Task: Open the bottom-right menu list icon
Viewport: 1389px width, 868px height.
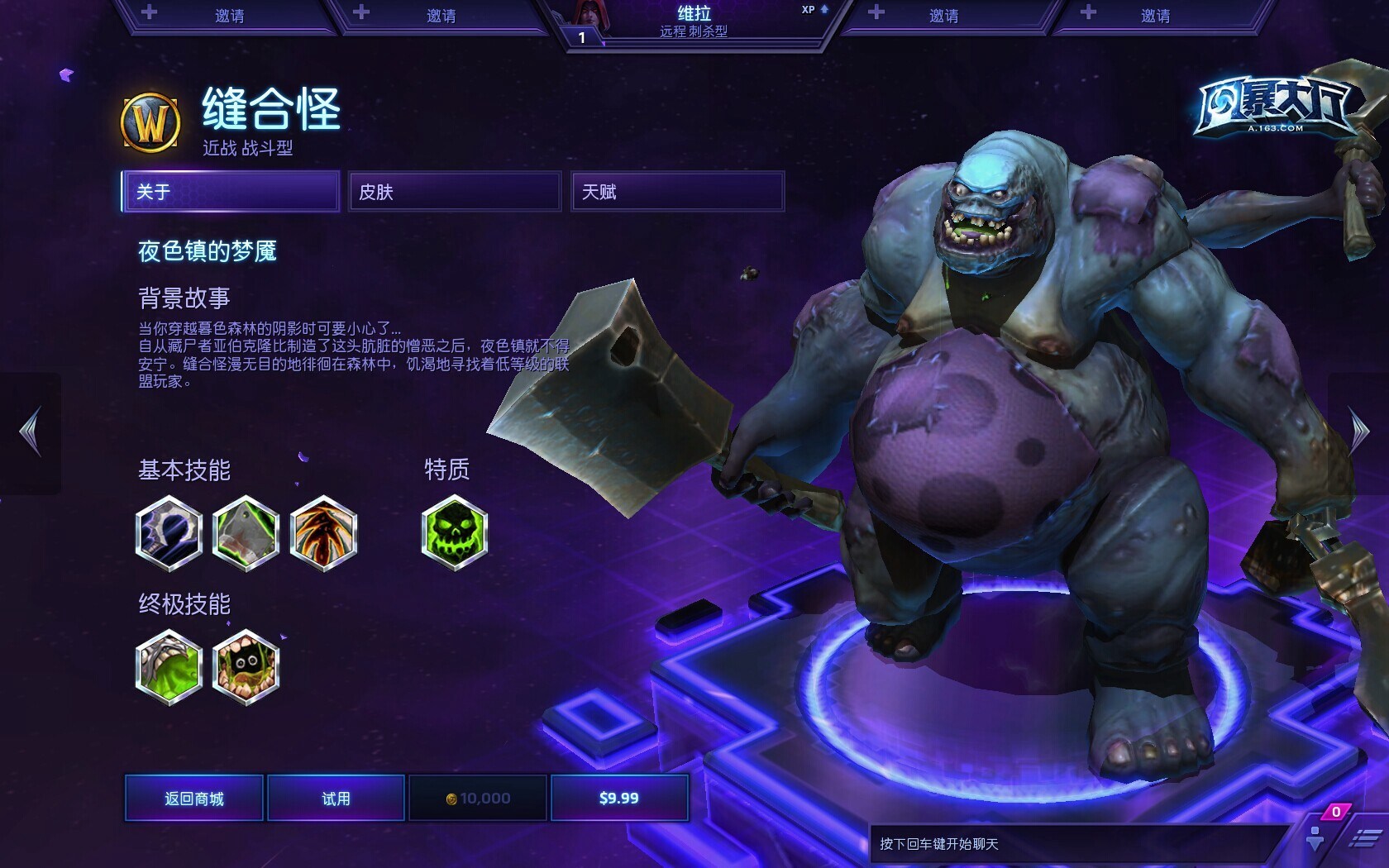Action: pos(1364,840)
